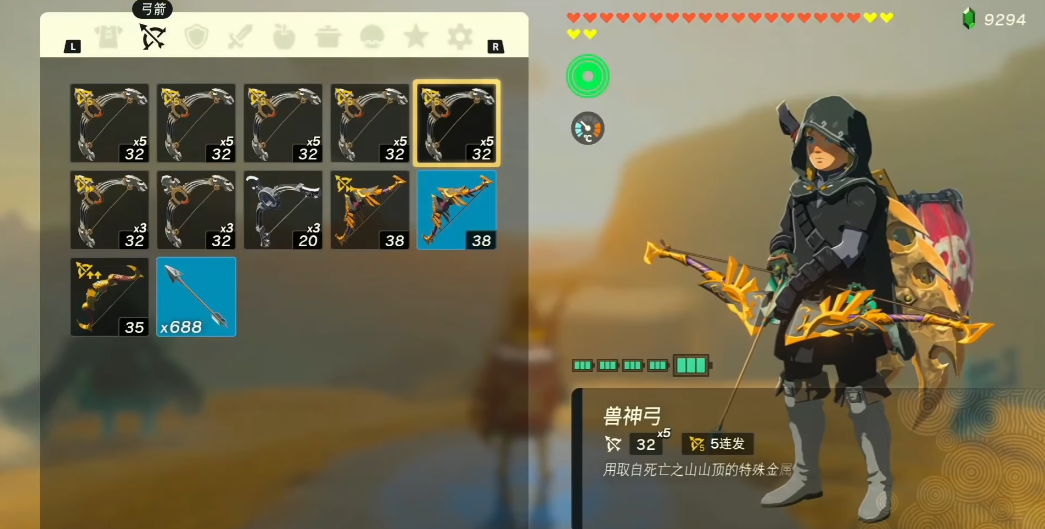Open the shield category tab
Screen dimensions: 1045x529
[x=197, y=38]
